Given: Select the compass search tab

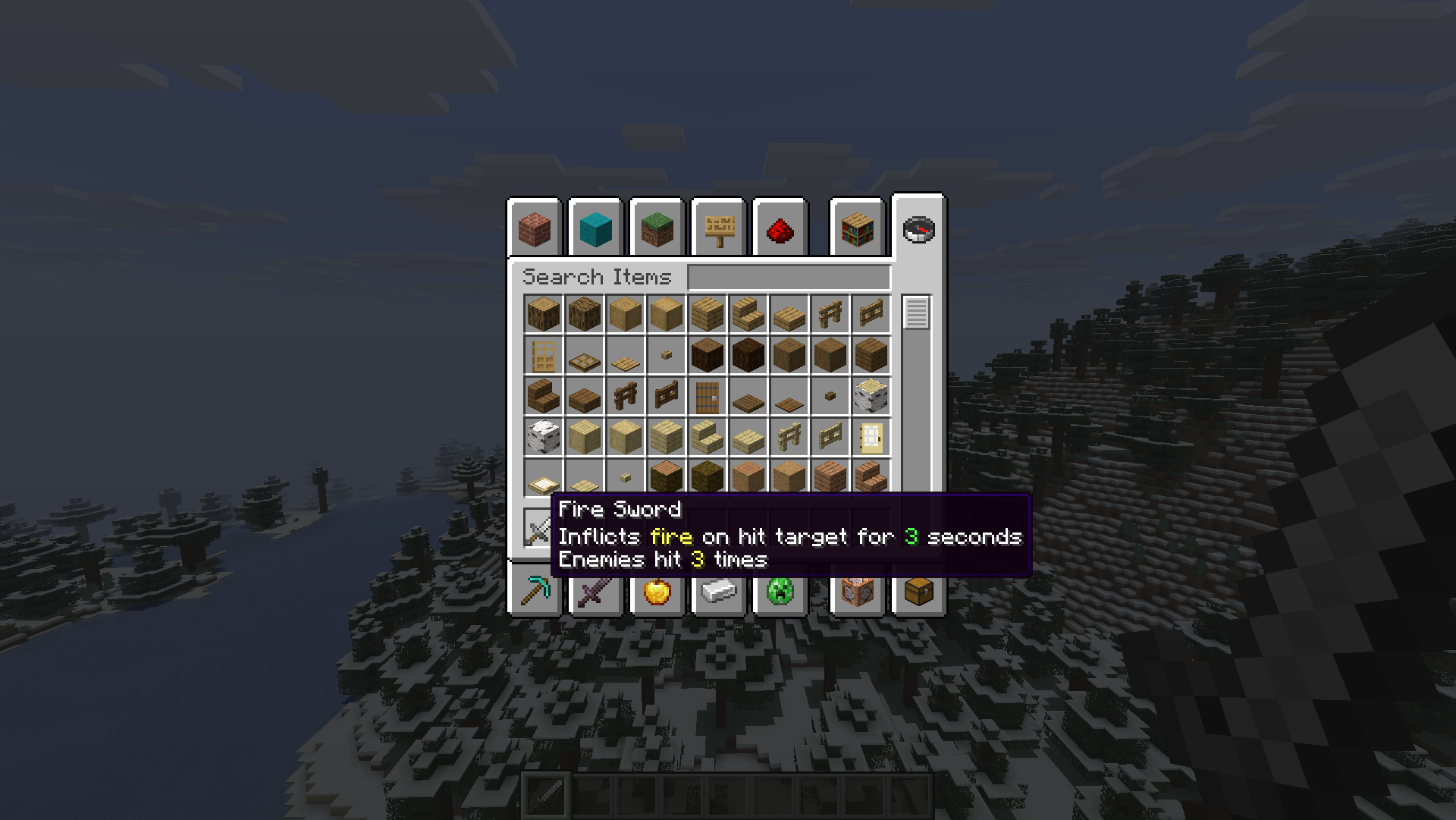Looking at the screenshot, I should tap(918, 229).
